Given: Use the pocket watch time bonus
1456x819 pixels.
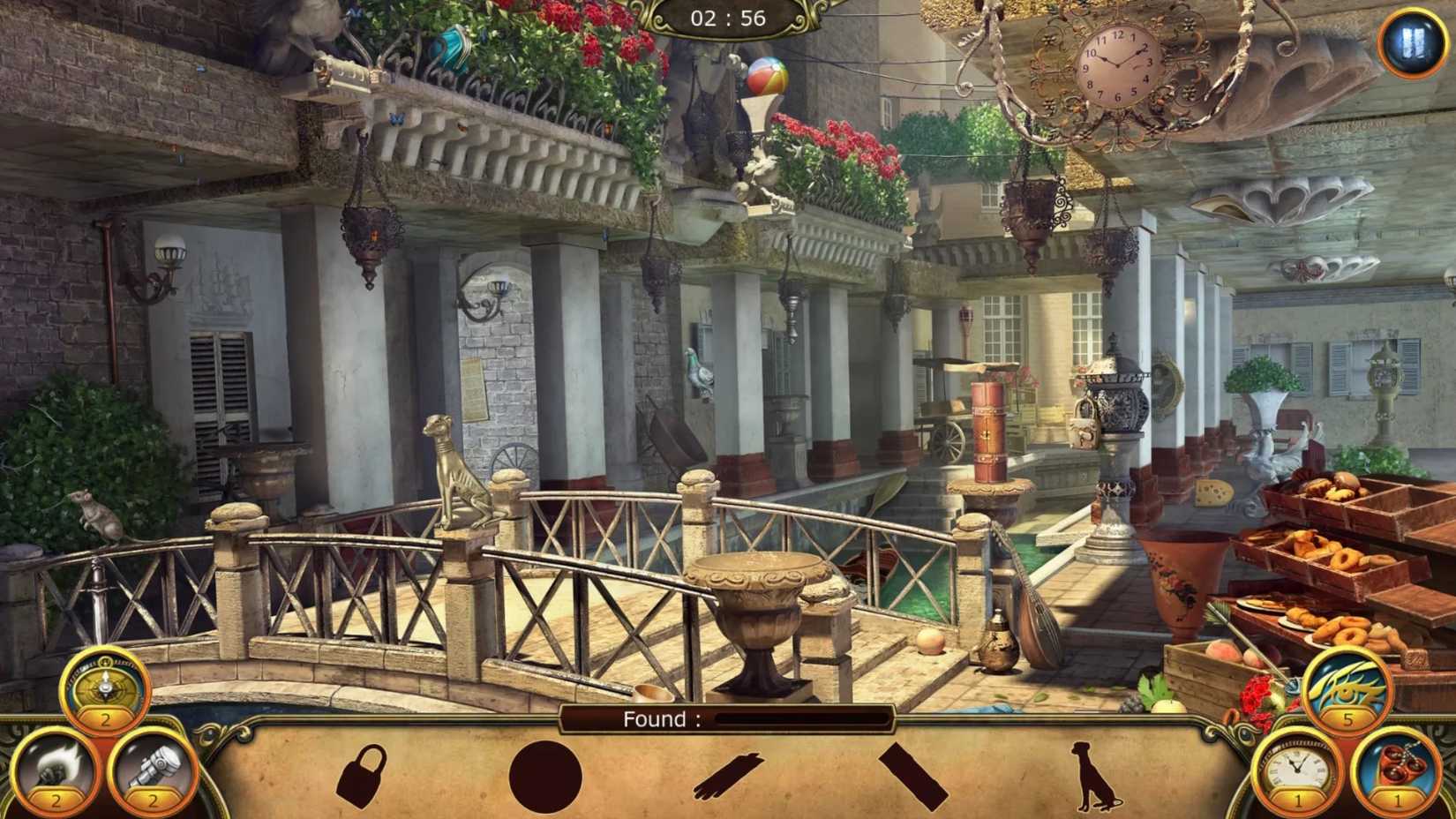Looking at the screenshot, I should pyautogui.click(x=1299, y=773).
